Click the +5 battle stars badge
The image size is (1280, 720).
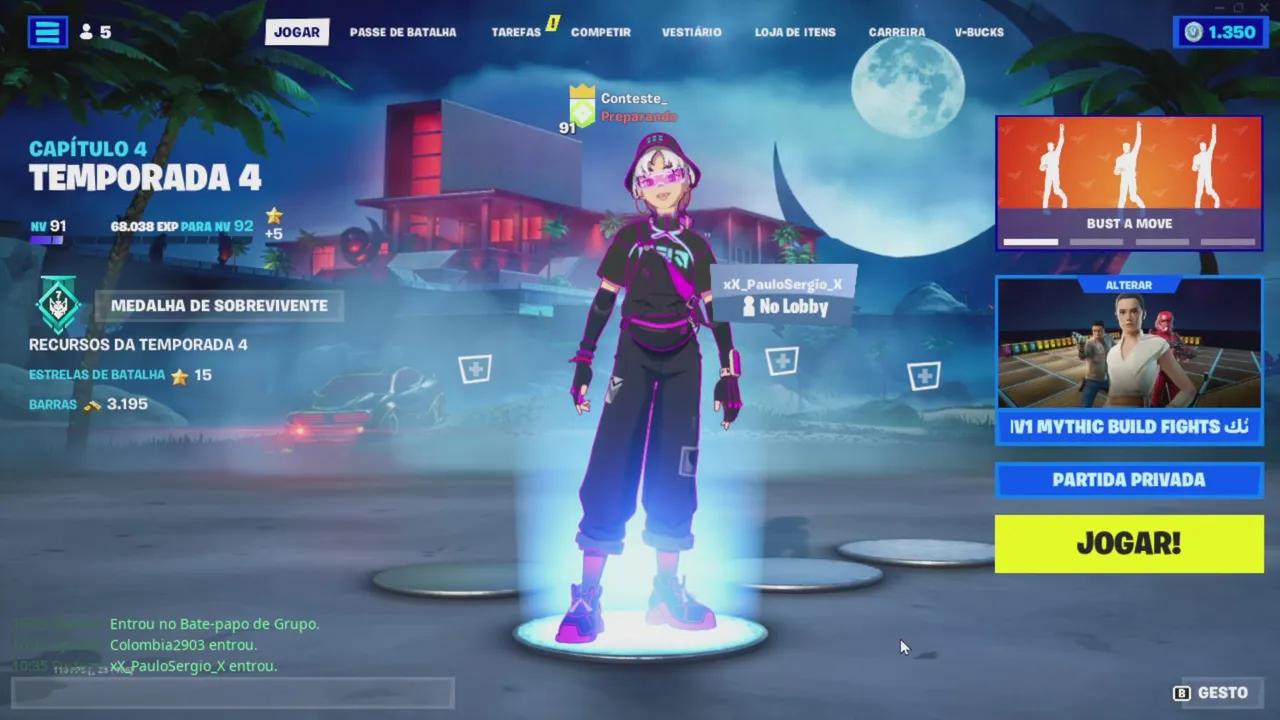[273, 218]
